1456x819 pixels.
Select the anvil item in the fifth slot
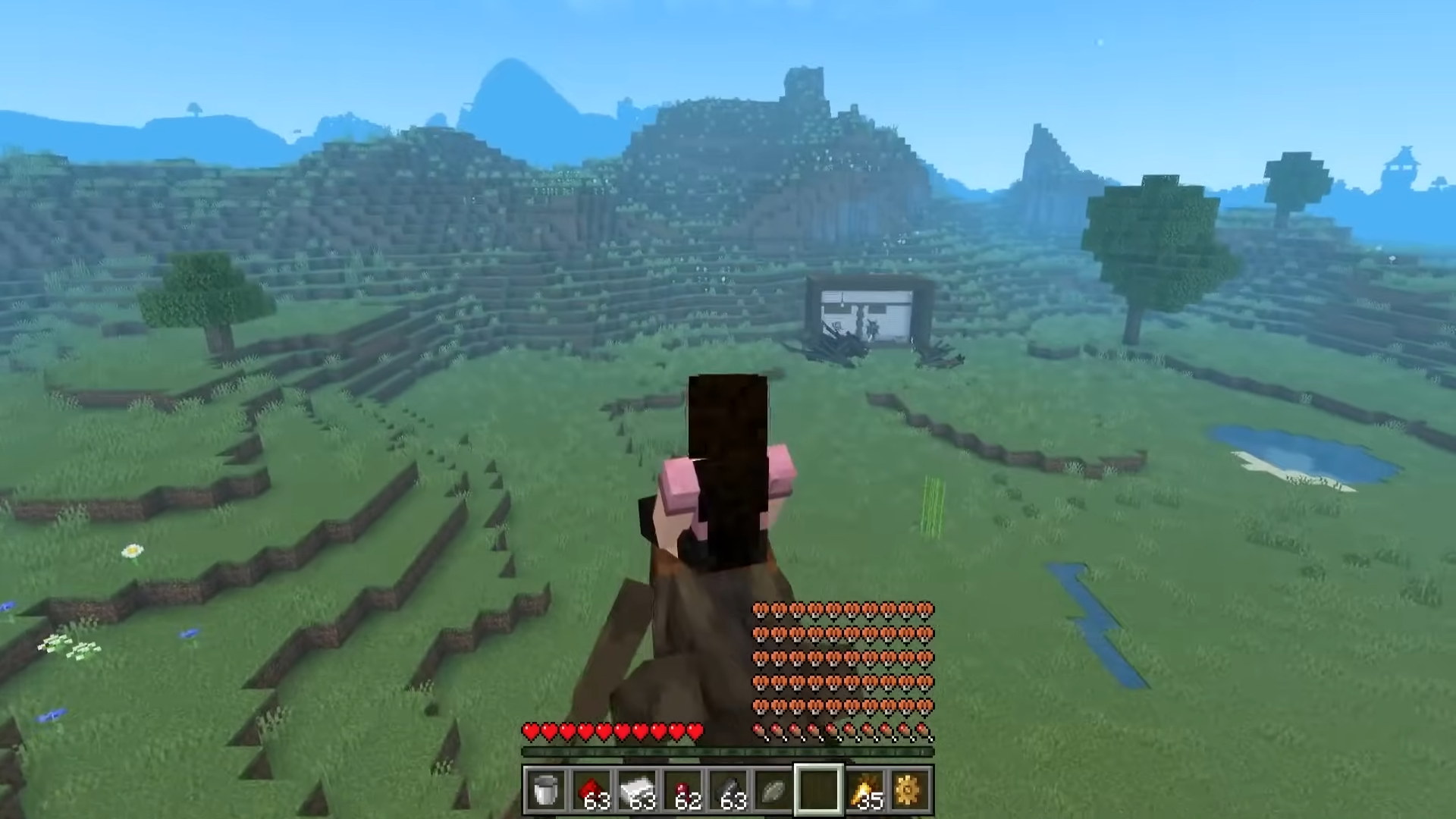click(x=728, y=789)
